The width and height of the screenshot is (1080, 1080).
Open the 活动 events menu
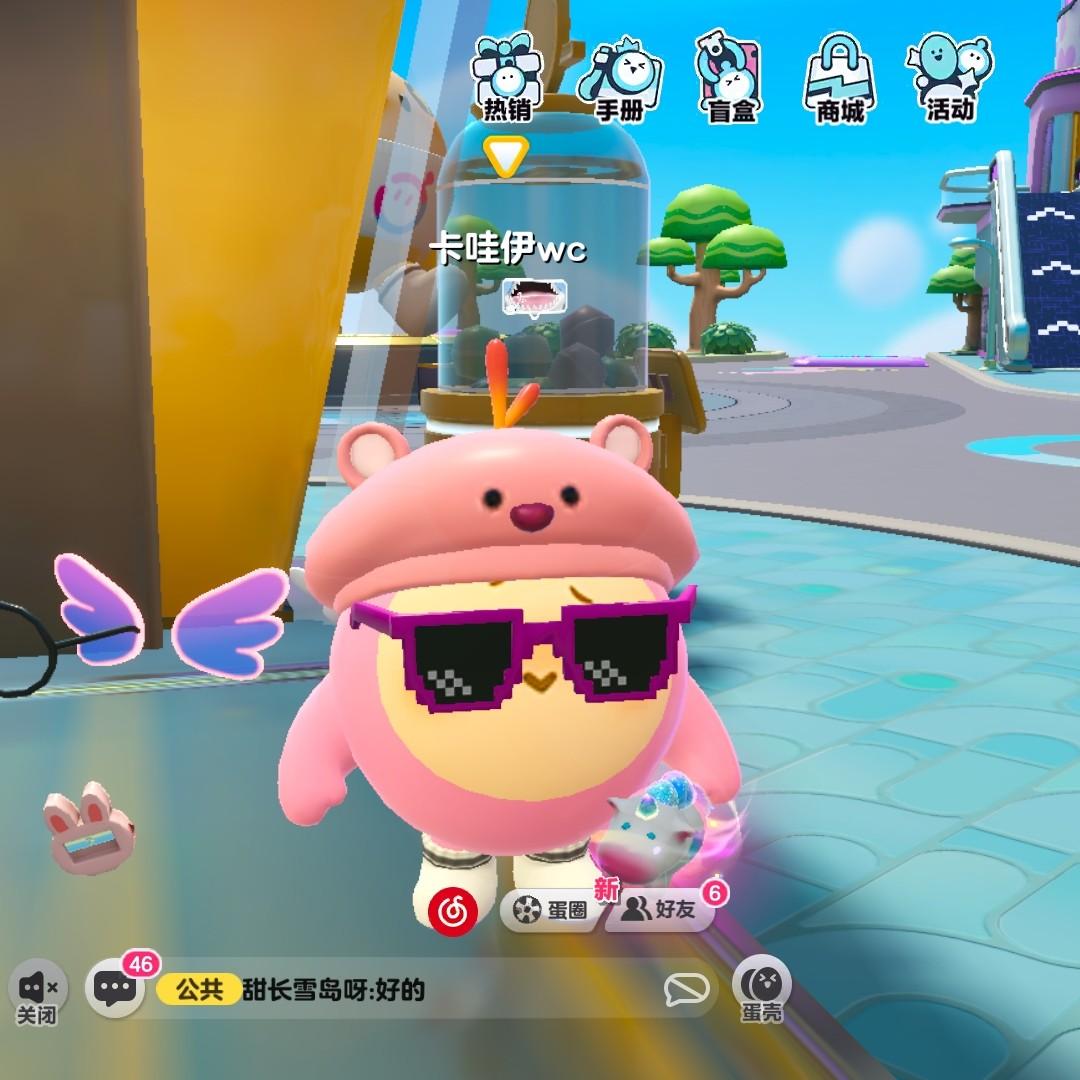coord(949,79)
